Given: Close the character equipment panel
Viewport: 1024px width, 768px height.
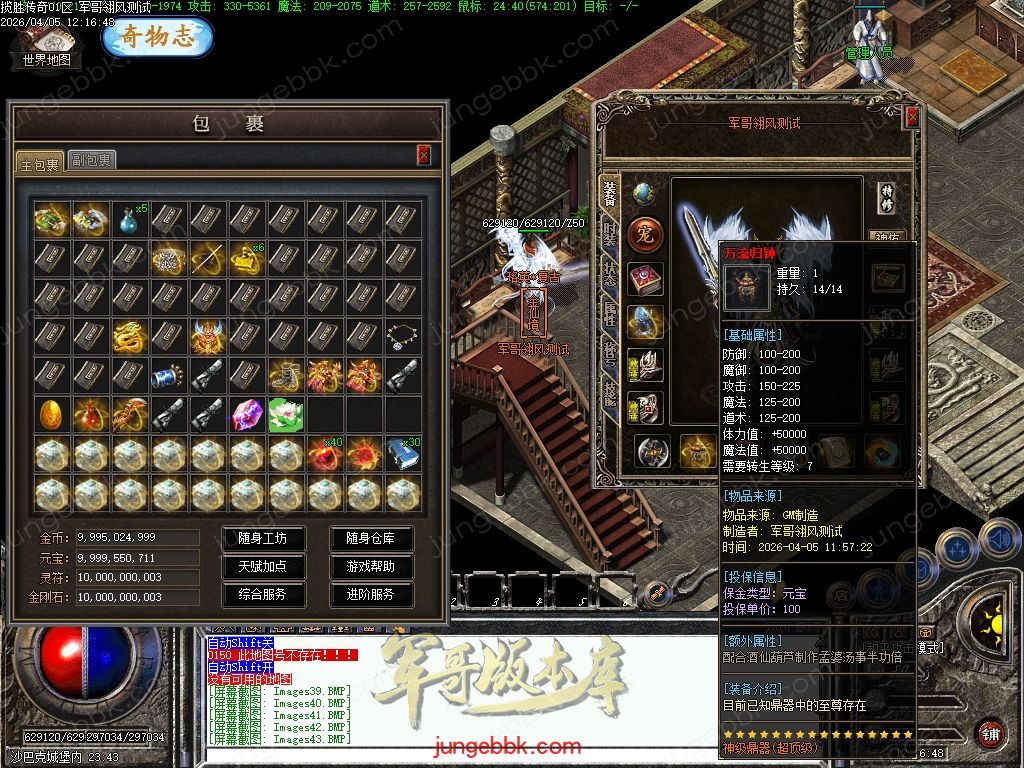Looking at the screenshot, I should pos(911,117).
